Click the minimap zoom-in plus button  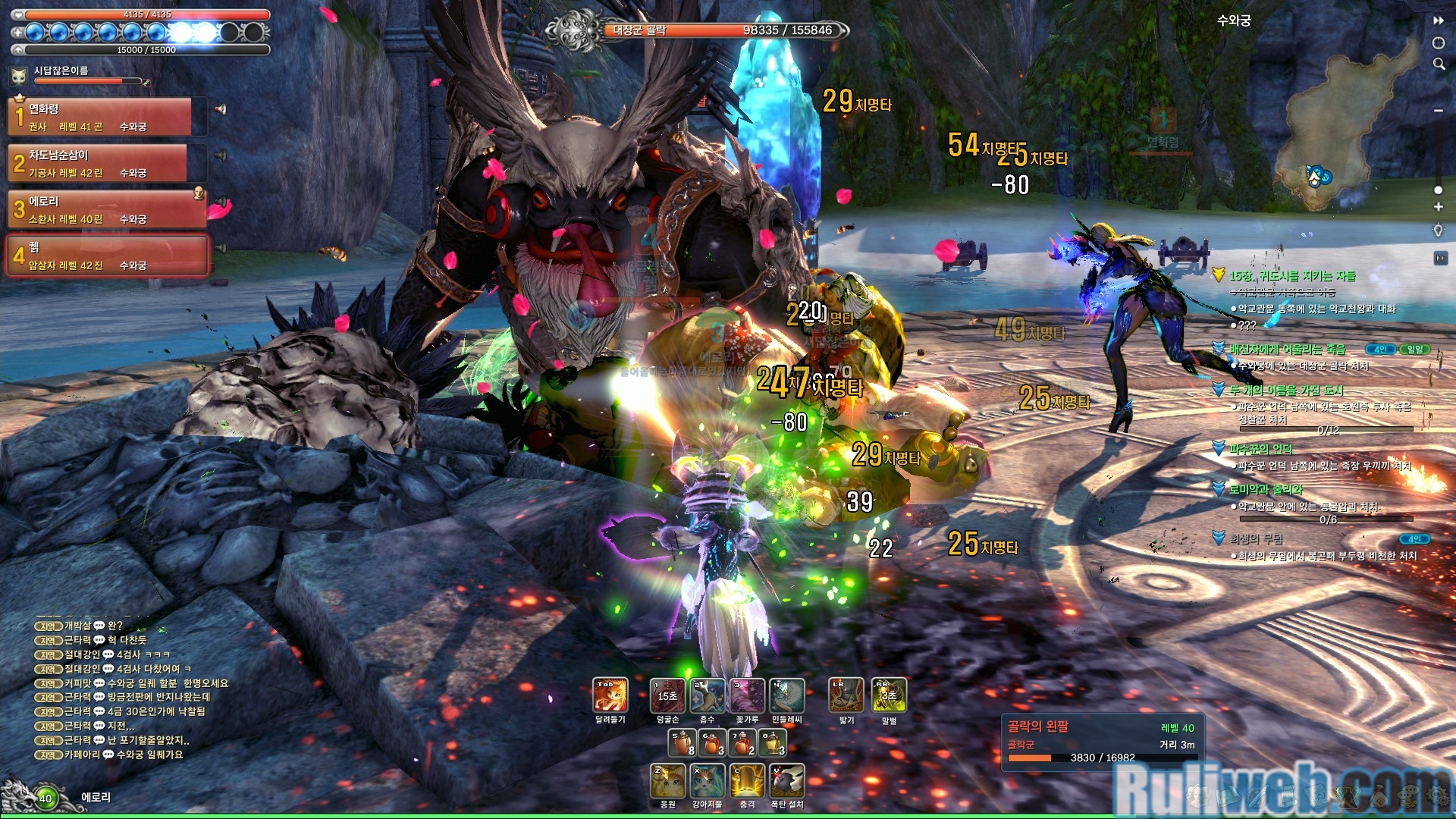coord(1438,206)
